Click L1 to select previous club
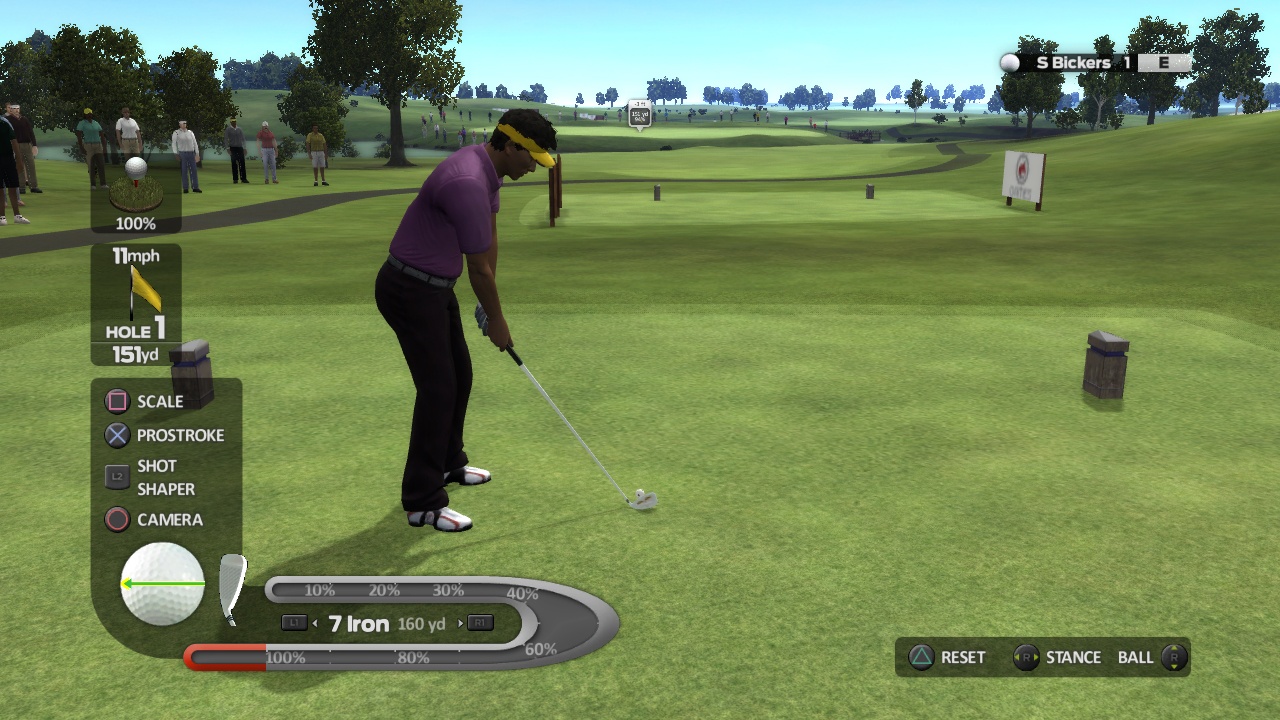The height and width of the screenshot is (720, 1280). pos(295,623)
